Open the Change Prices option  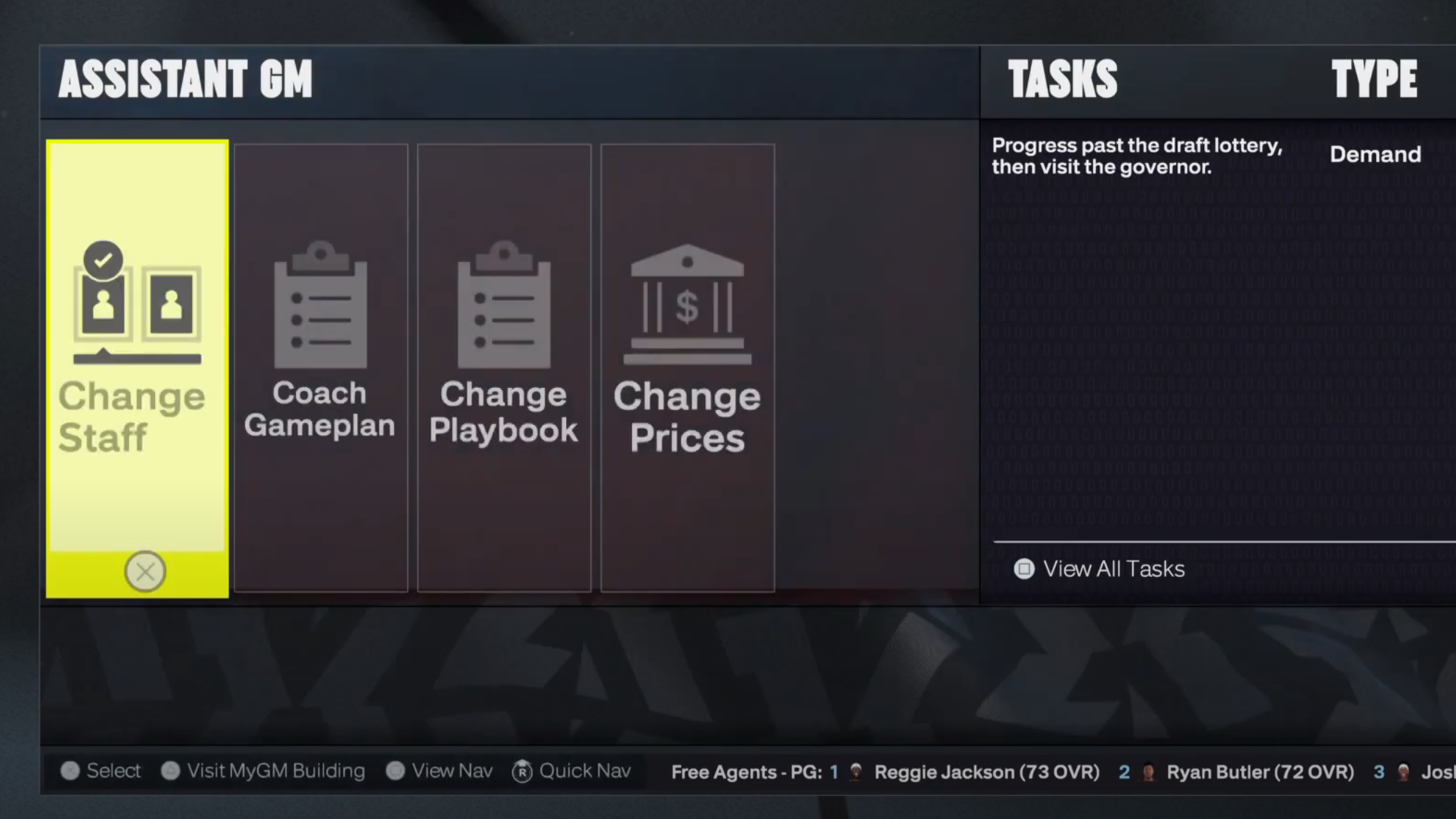687,366
